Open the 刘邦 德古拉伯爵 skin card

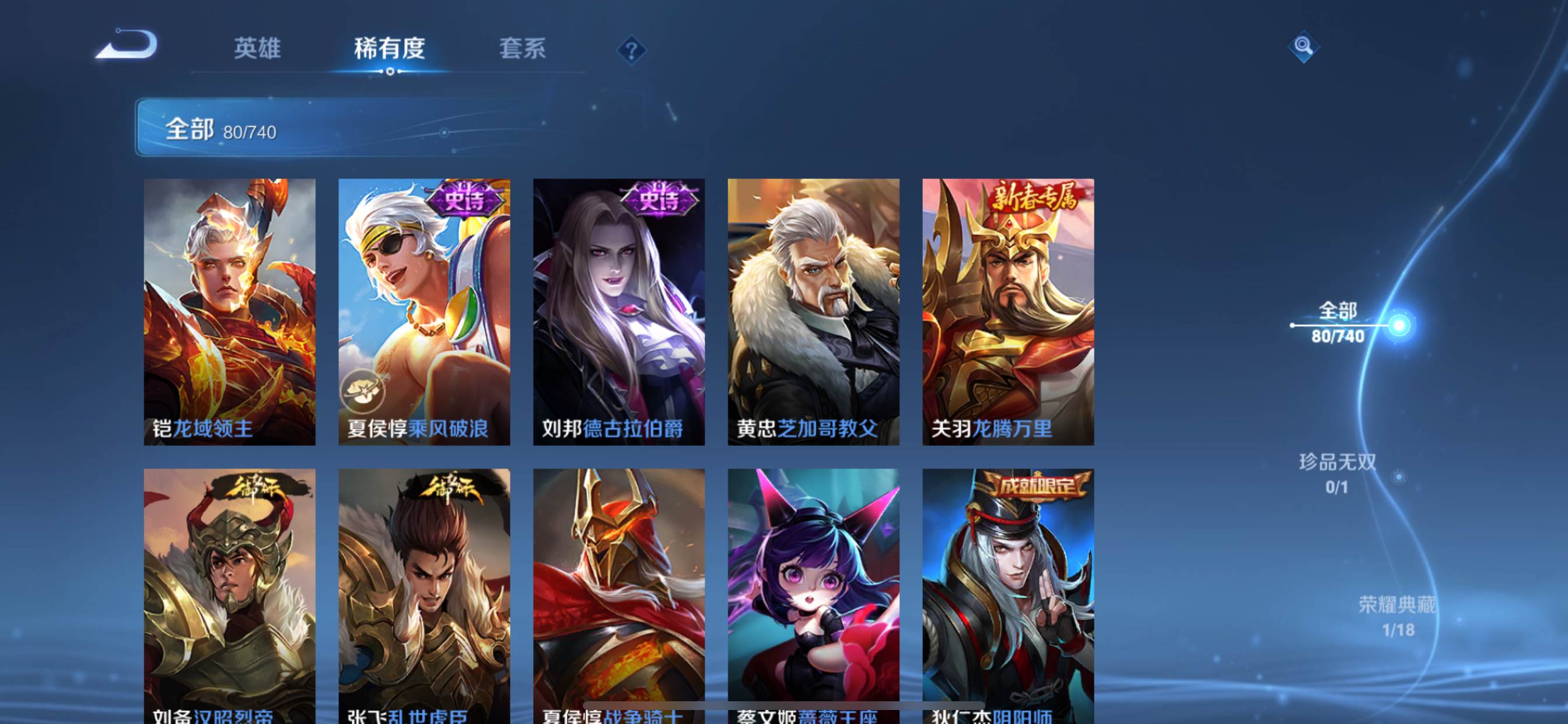coord(619,311)
